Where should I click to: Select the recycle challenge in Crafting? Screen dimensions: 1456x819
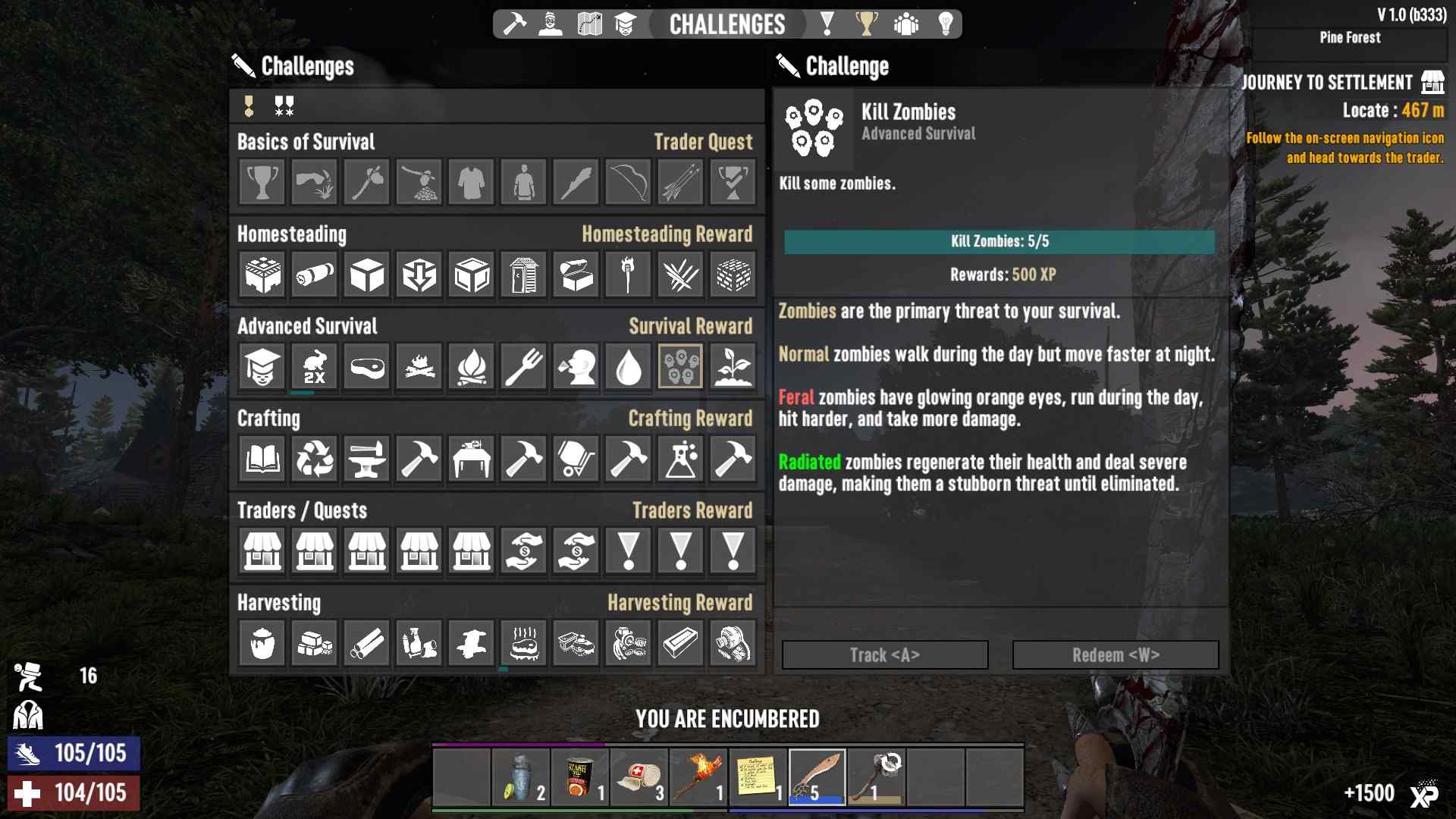tap(315, 459)
